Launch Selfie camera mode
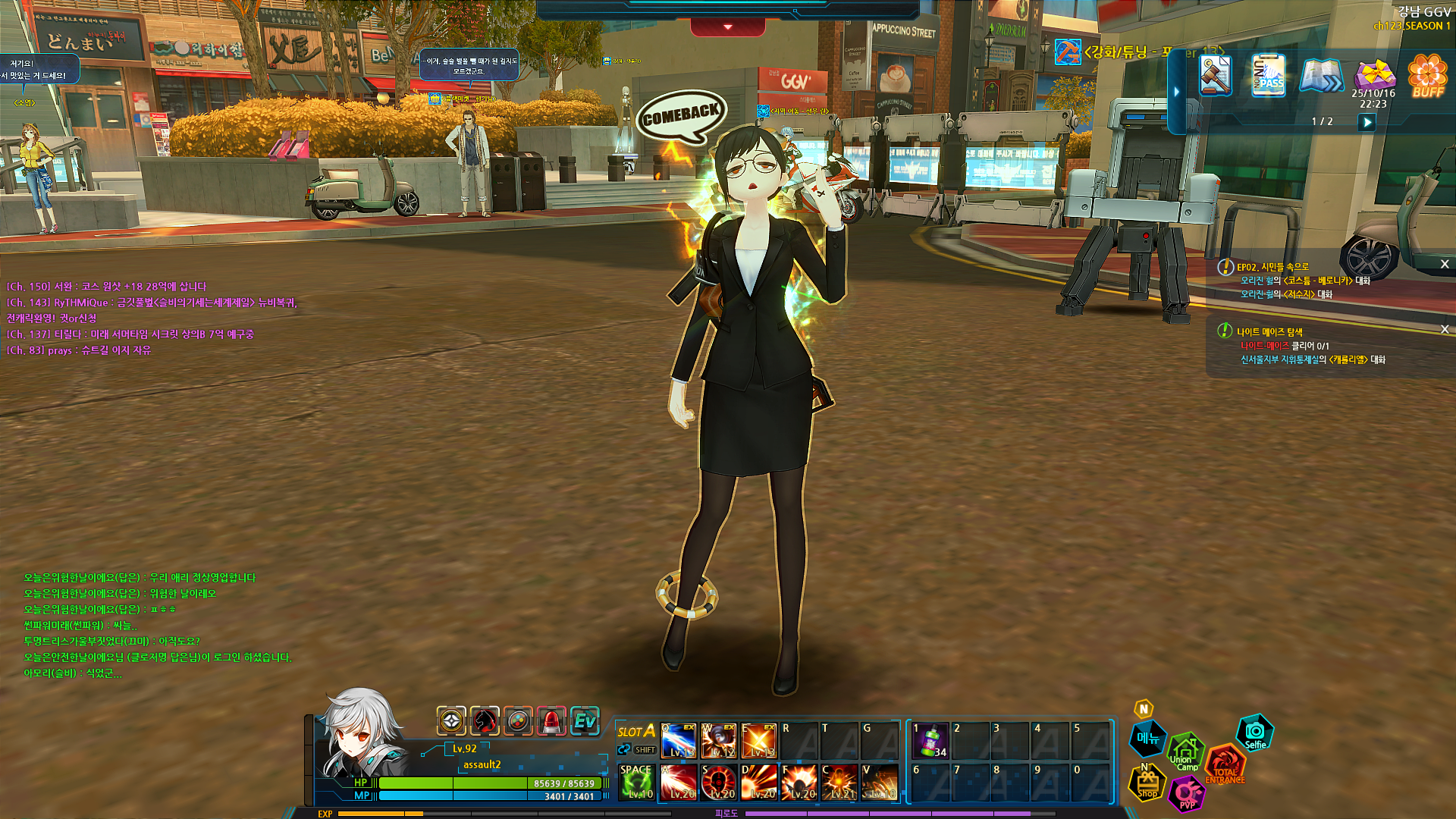Viewport: 1456px width, 819px height. 1255,733
